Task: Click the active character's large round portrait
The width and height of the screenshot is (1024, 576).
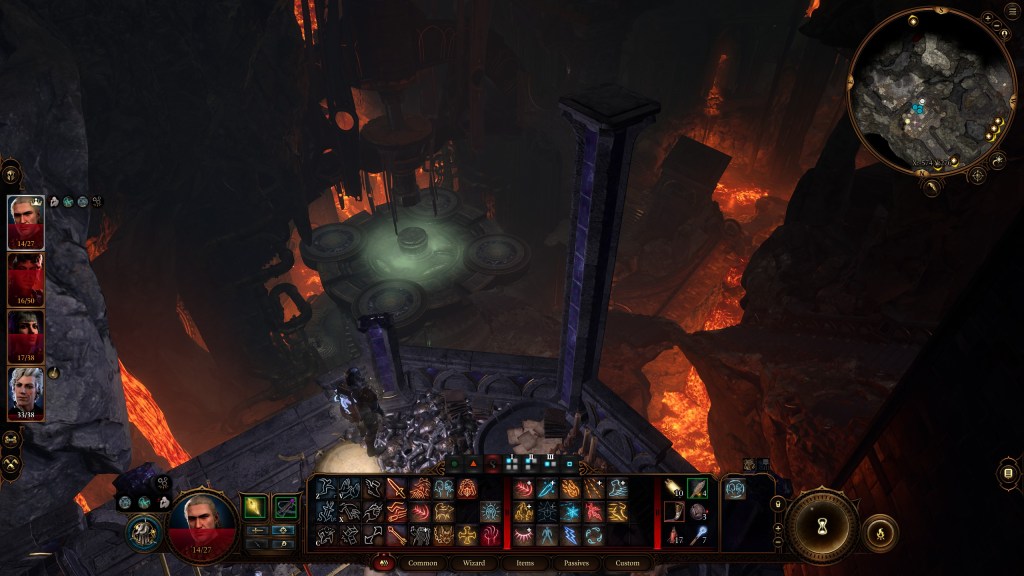Action: point(202,523)
